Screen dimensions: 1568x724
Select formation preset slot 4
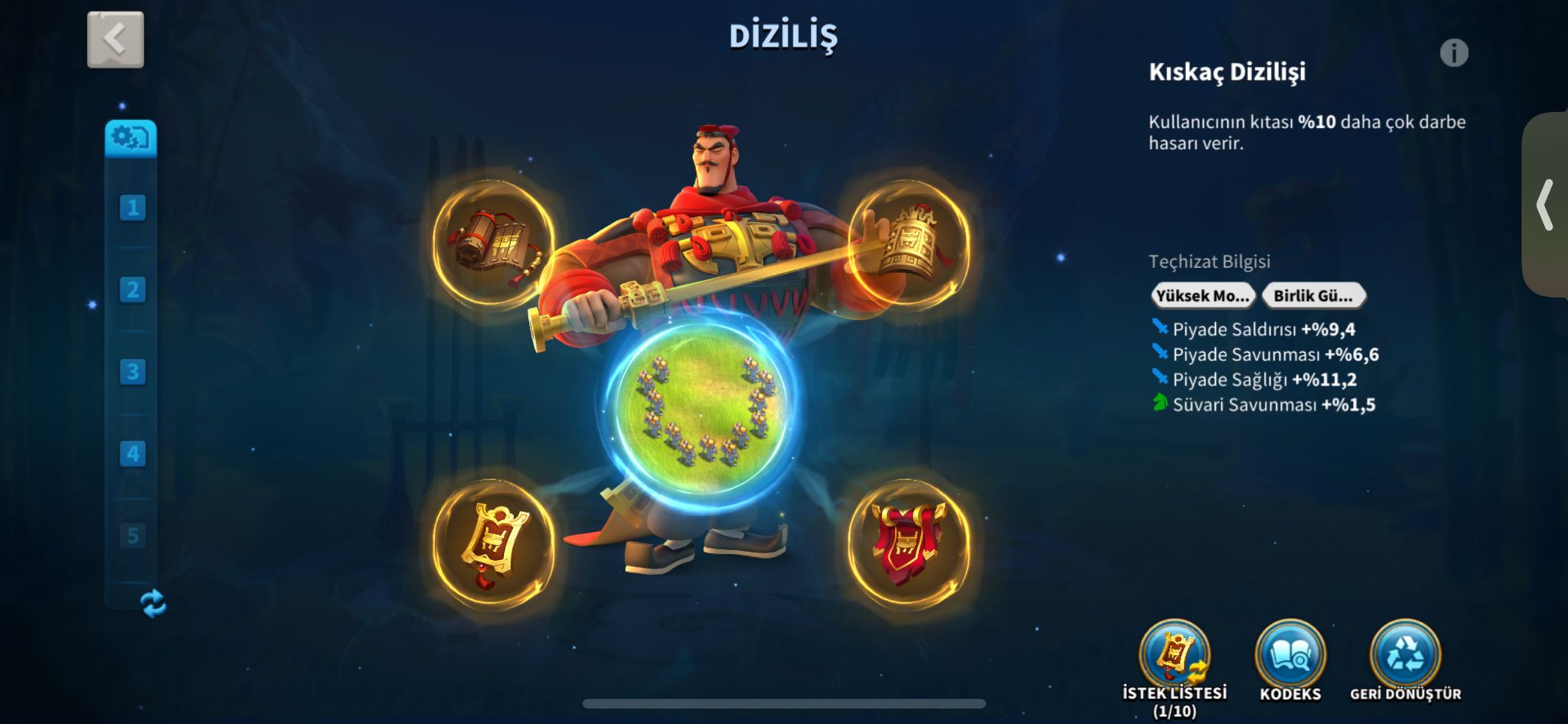(x=132, y=454)
